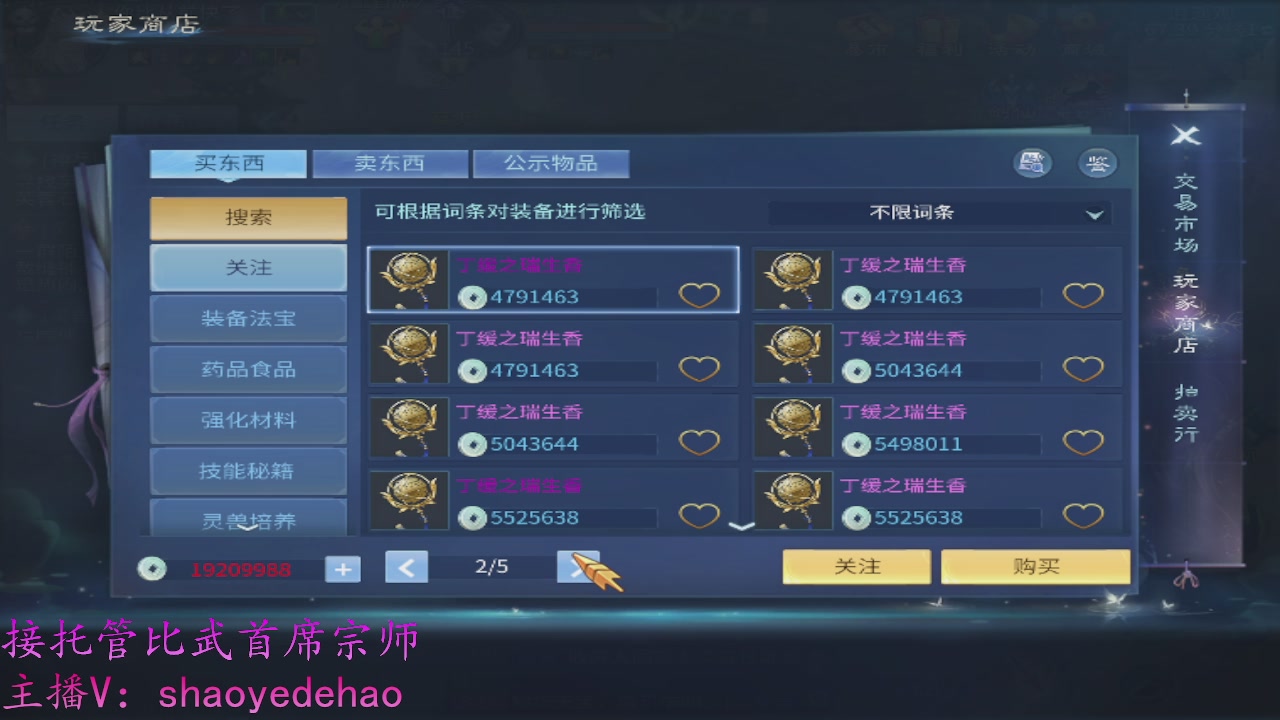Click the + button to add currency
The image size is (1280, 720).
pyautogui.click(x=342, y=567)
